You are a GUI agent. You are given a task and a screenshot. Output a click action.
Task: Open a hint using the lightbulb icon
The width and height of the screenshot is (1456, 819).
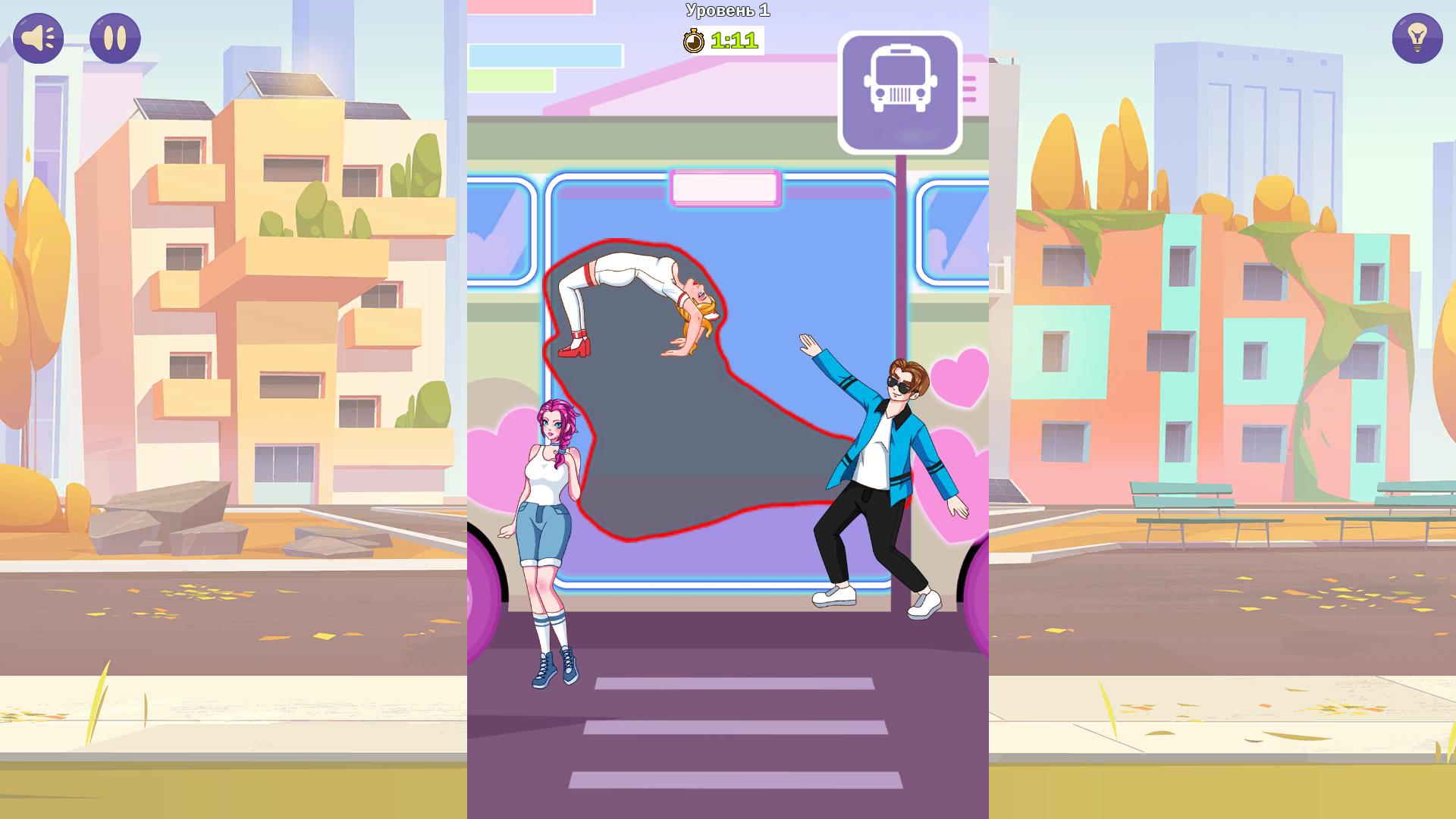1417,37
